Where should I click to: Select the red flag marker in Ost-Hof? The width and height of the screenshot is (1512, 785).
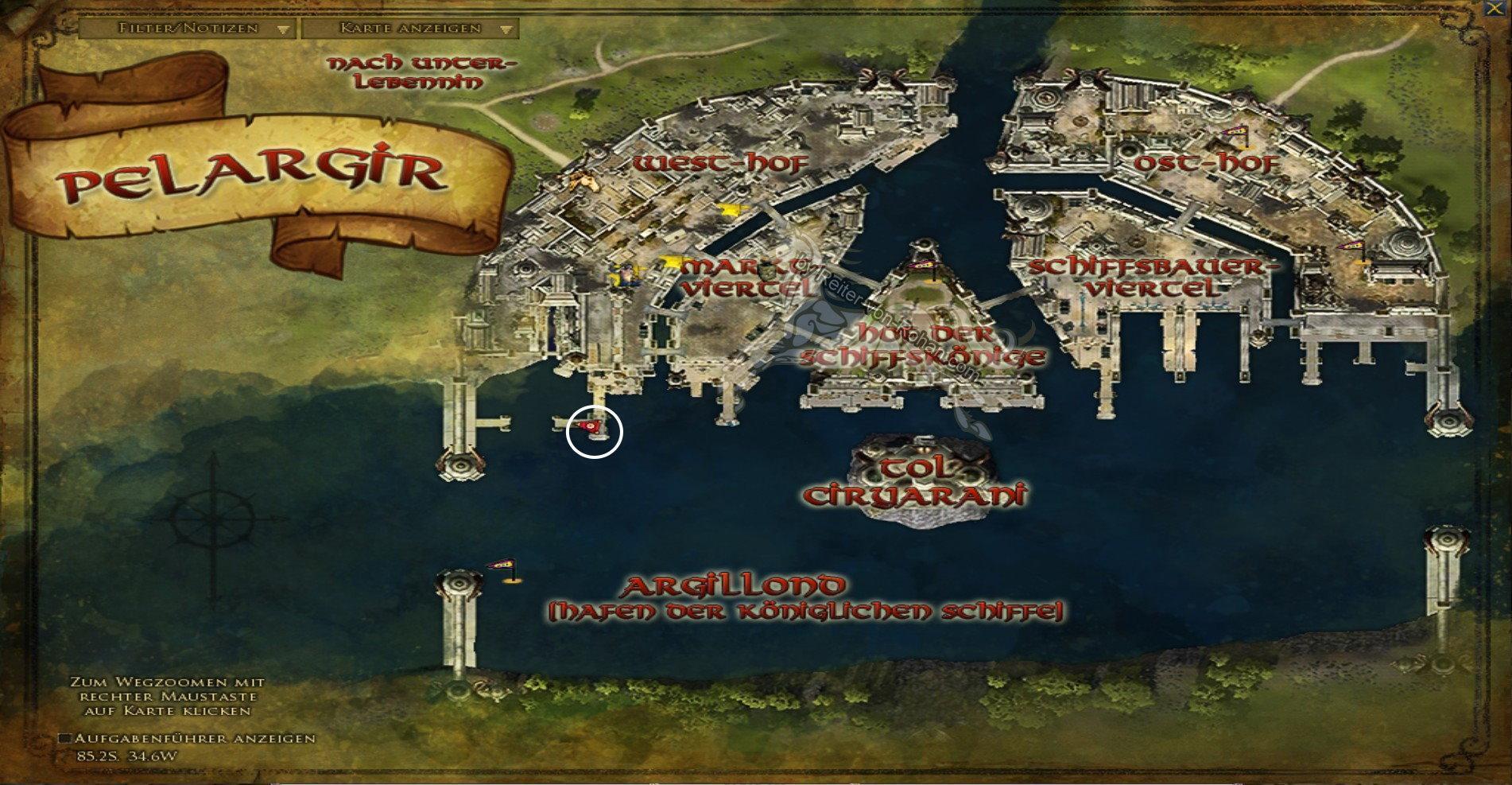[x=1235, y=132]
